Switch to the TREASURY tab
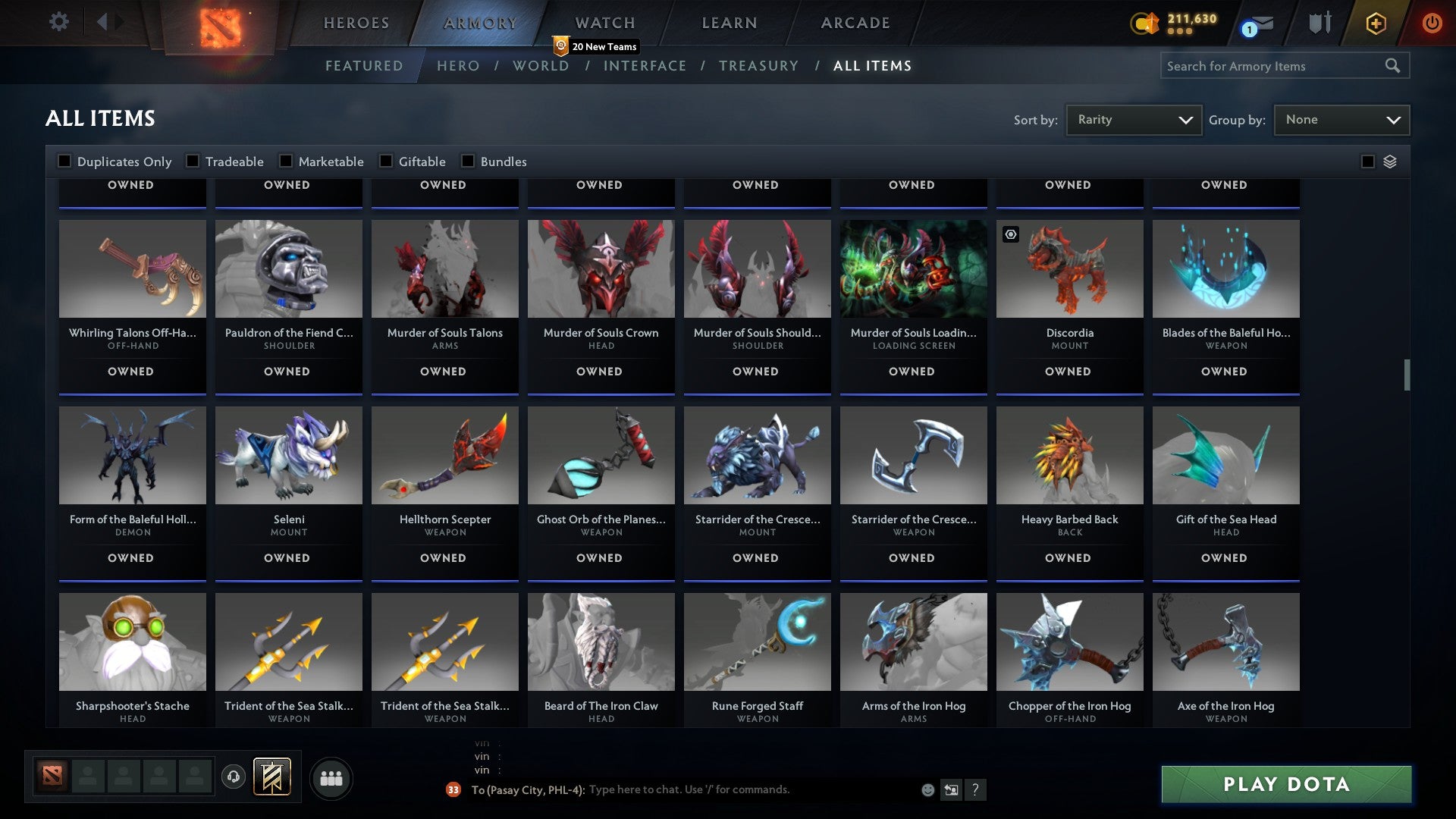 click(758, 66)
